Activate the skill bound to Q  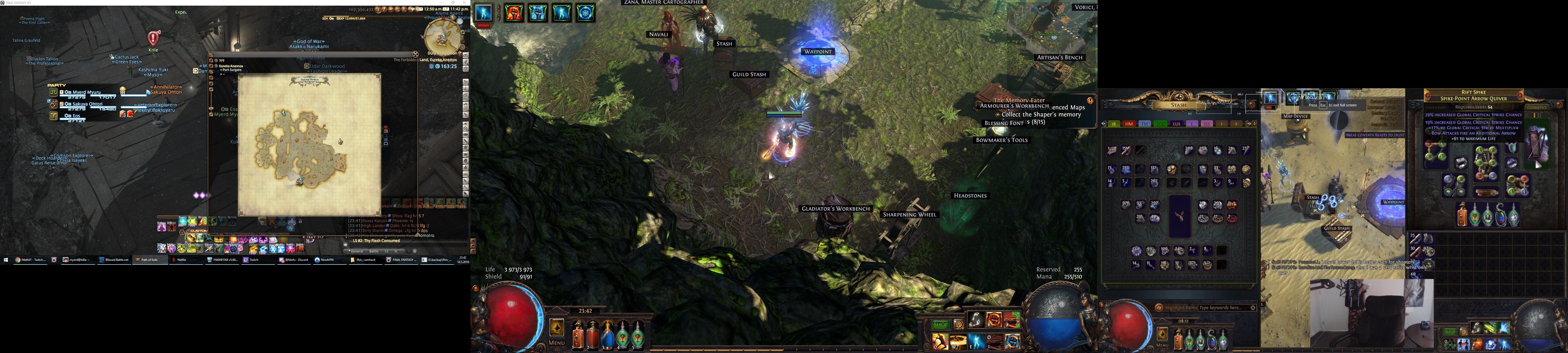(940, 342)
